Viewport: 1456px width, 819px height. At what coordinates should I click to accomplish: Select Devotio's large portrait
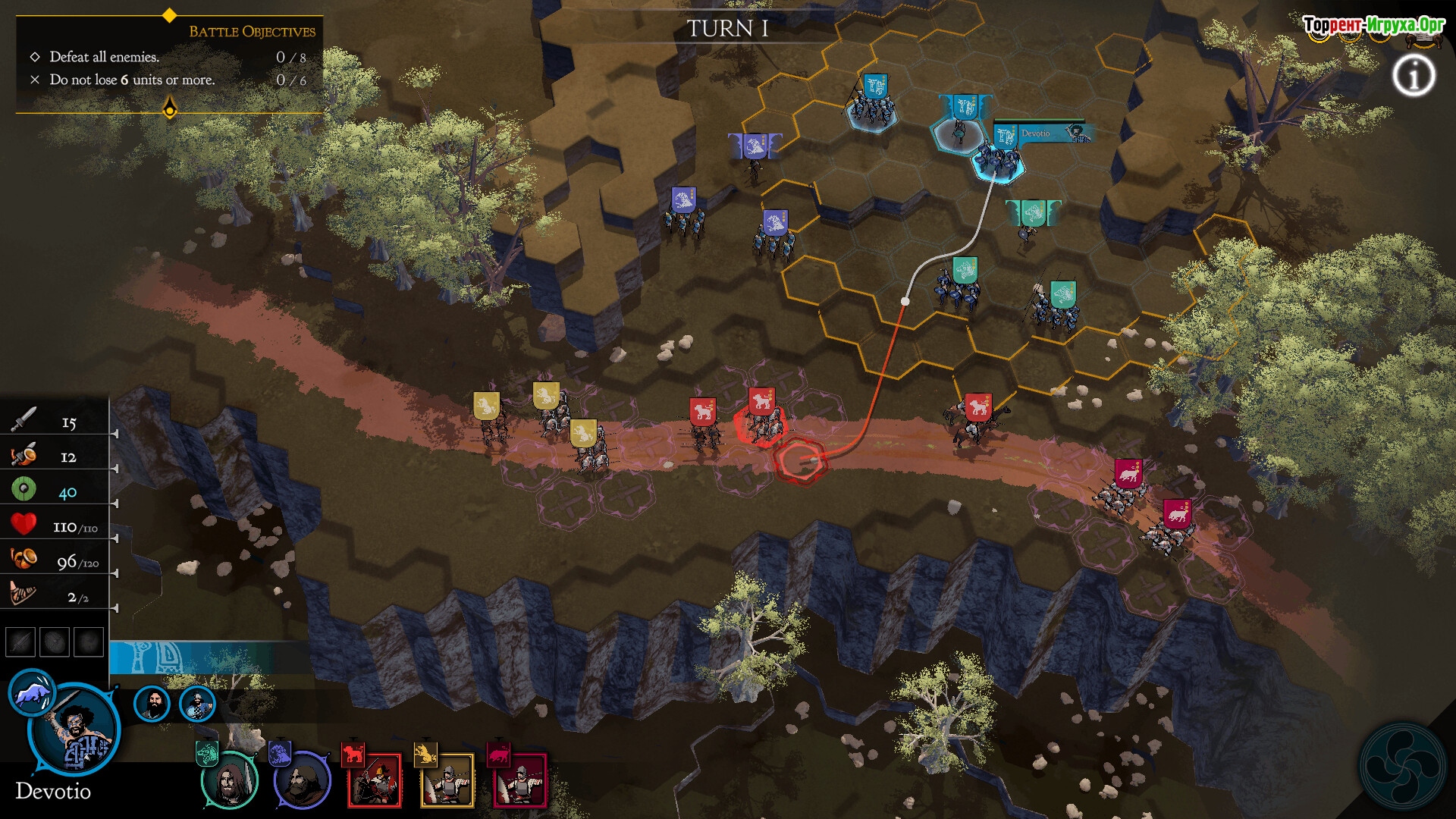(75, 731)
